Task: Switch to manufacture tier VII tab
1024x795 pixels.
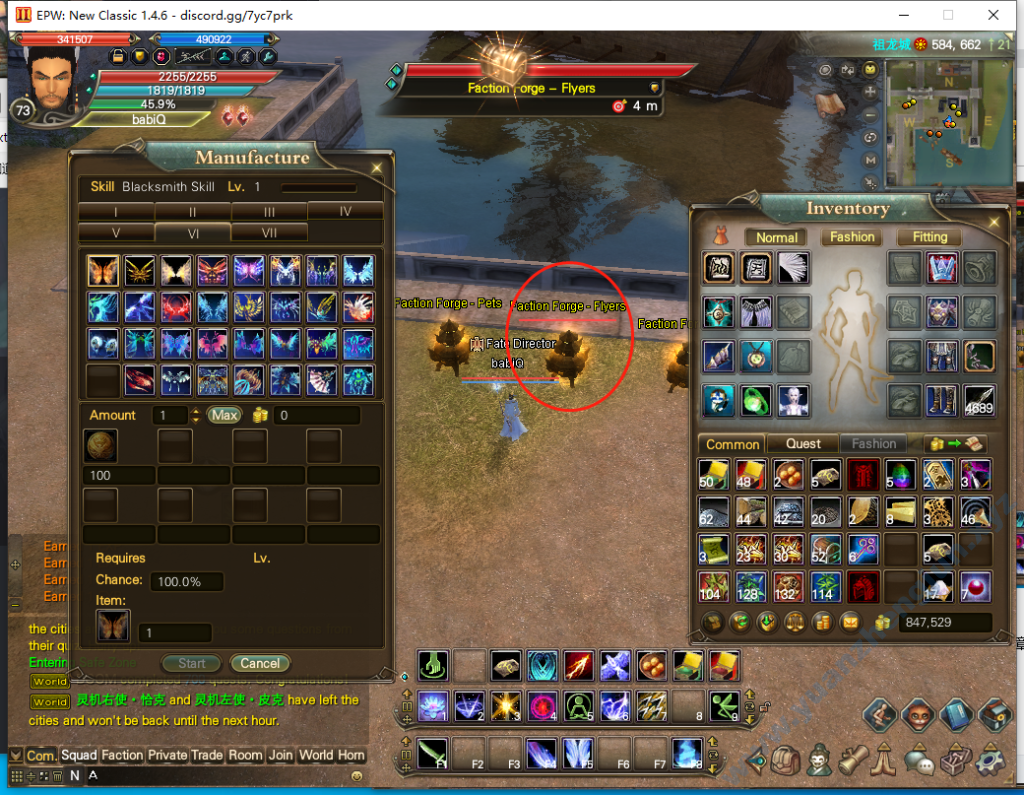Action: [269, 232]
